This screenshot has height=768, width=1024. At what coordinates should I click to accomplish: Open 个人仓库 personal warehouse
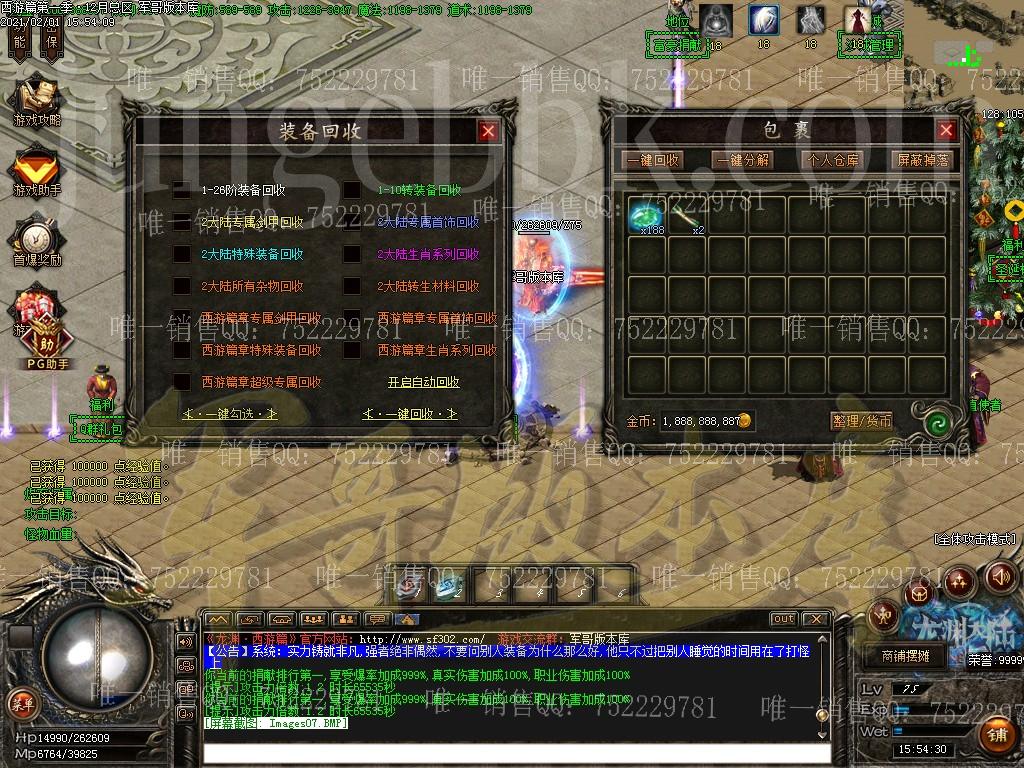pyautogui.click(x=832, y=160)
